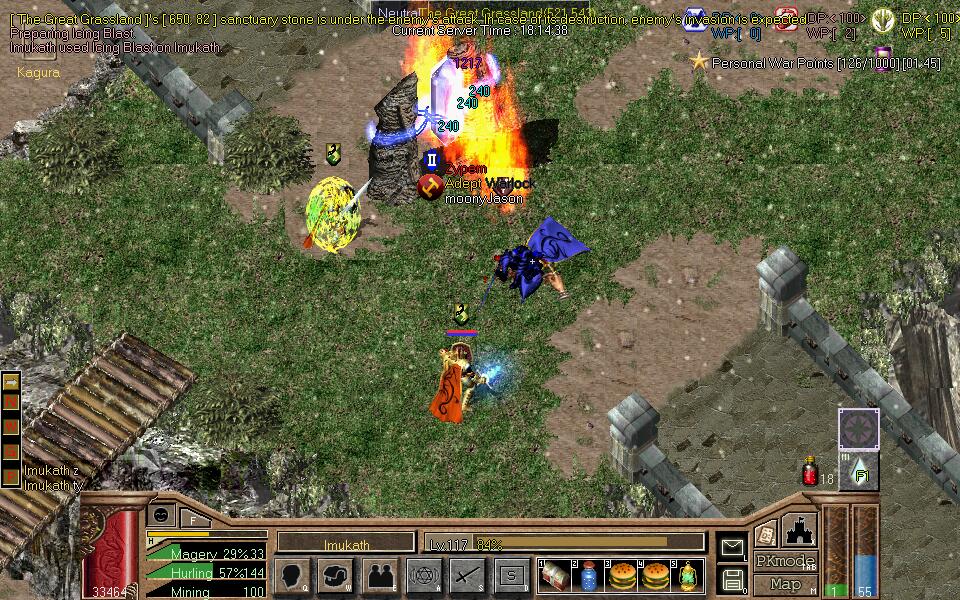Toggle the PKmode button
Screen dimensions: 960x600
point(785,561)
